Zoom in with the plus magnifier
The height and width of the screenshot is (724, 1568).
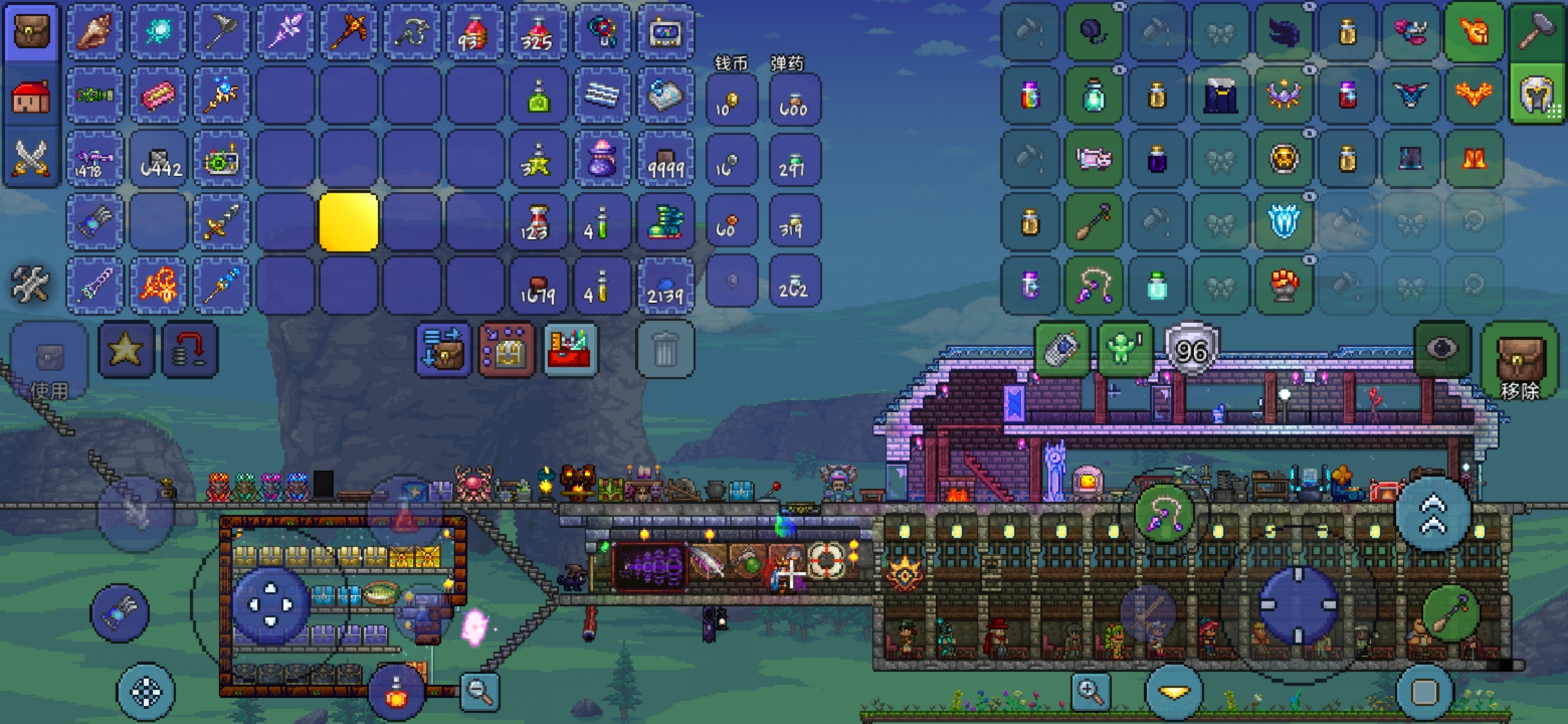[x=1090, y=691]
